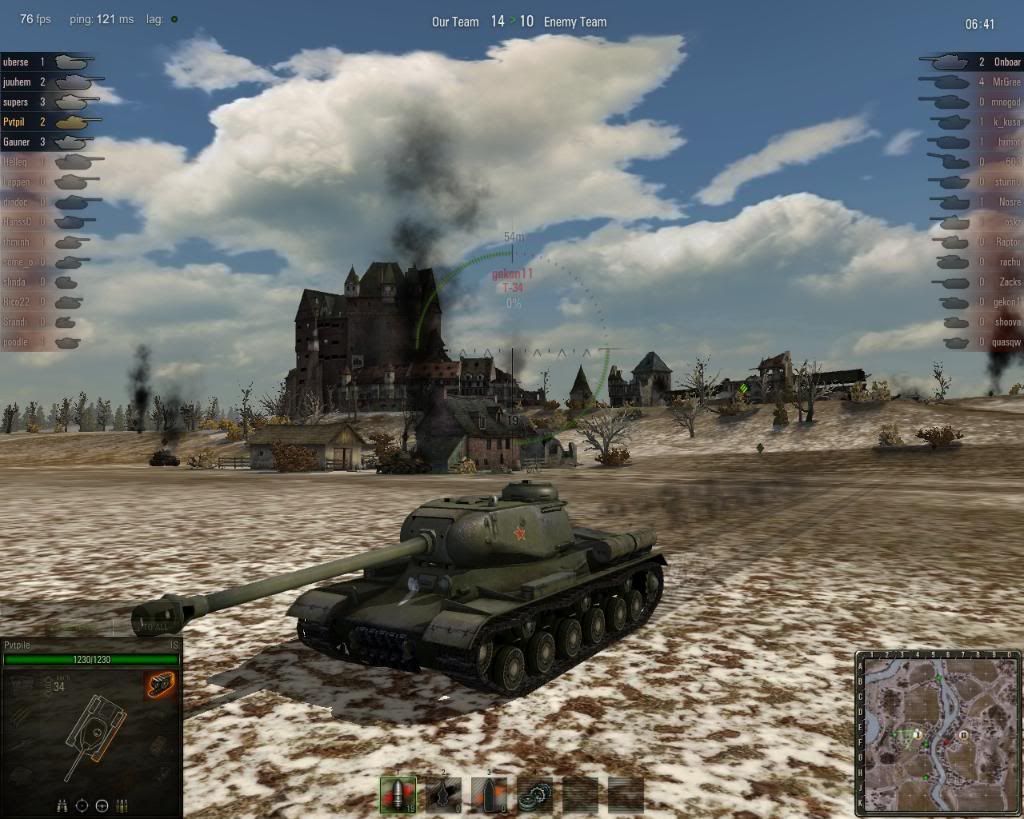Use the repair kit consumable slot

coord(535,794)
